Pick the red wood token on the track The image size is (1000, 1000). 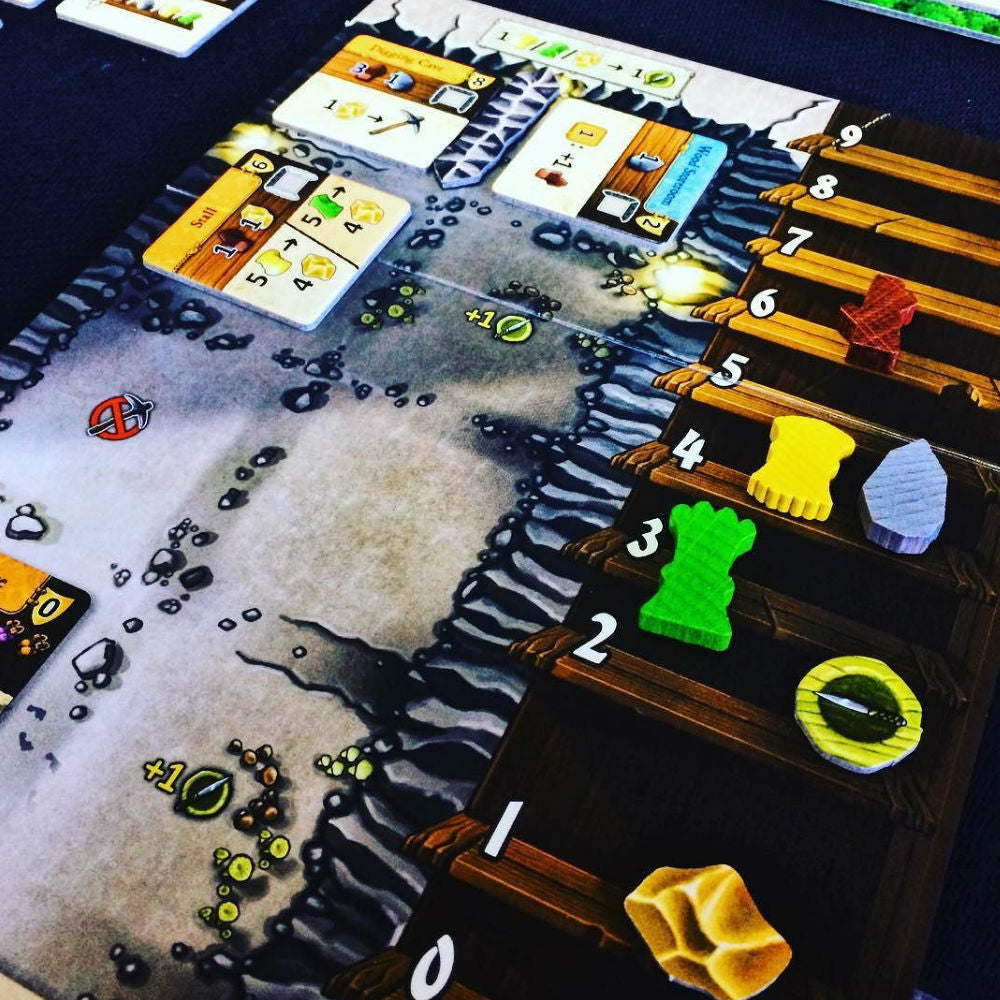pos(877,320)
